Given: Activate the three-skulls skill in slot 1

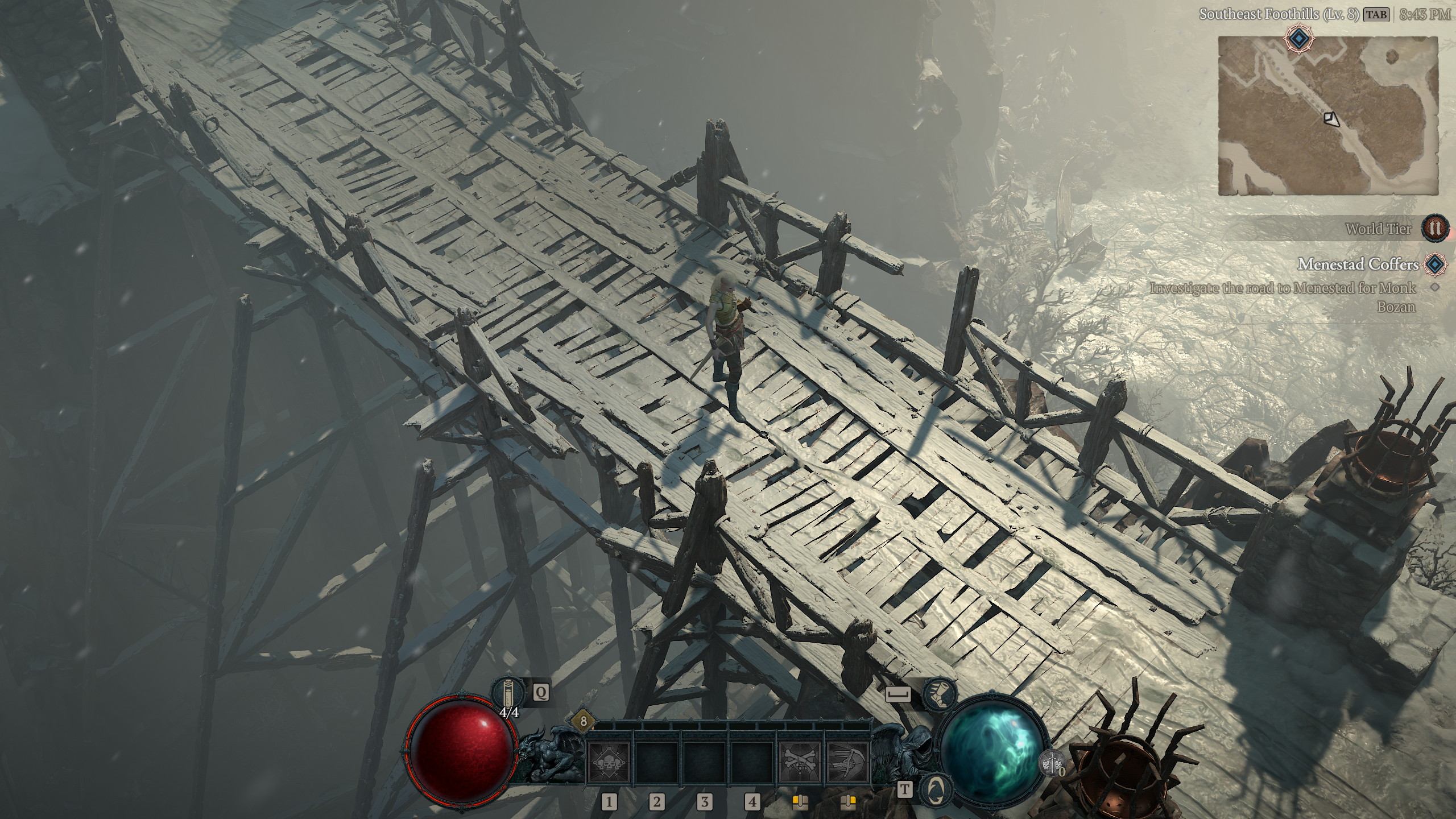Looking at the screenshot, I should (x=609, y=762).
